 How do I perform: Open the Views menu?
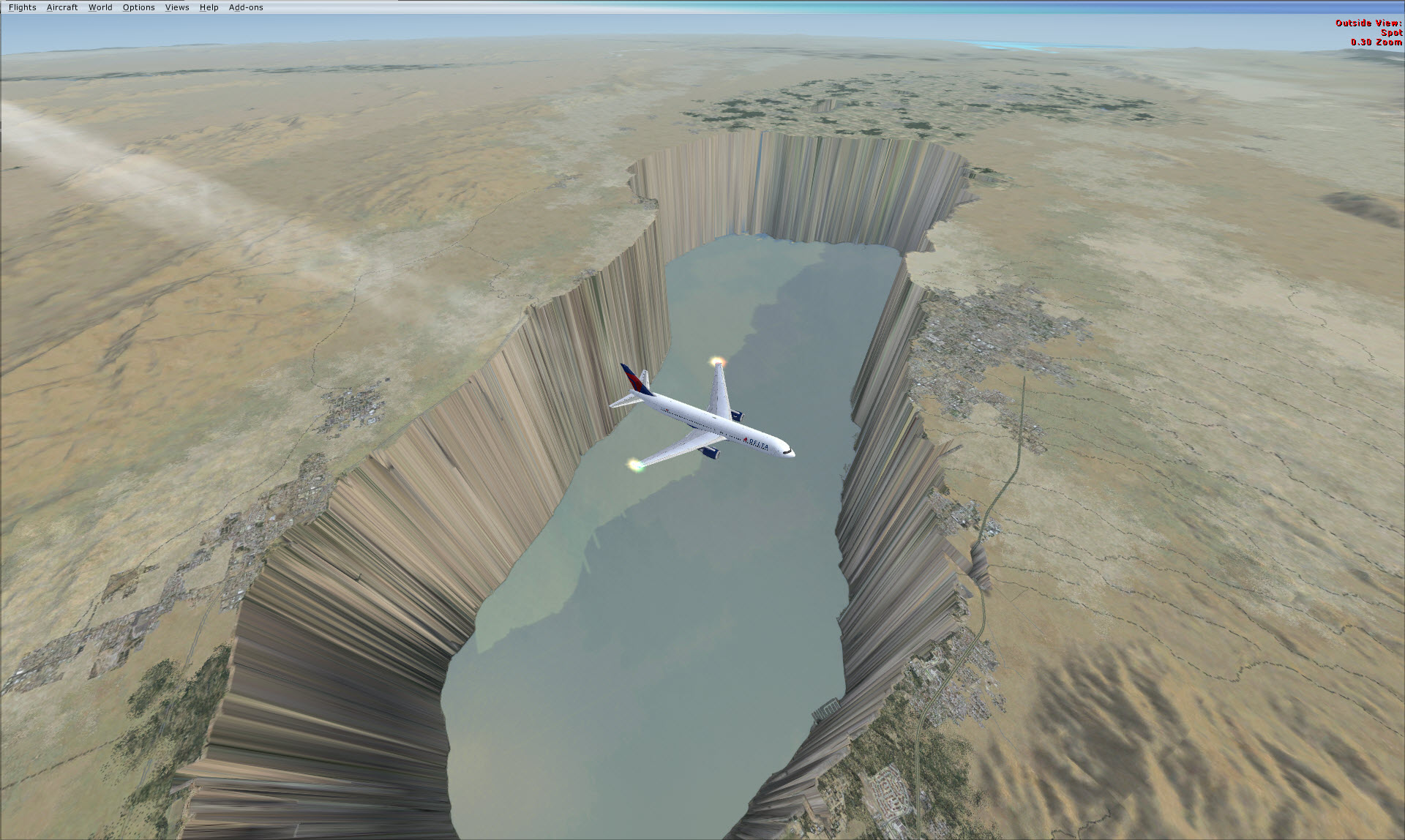tap(177, 7)
